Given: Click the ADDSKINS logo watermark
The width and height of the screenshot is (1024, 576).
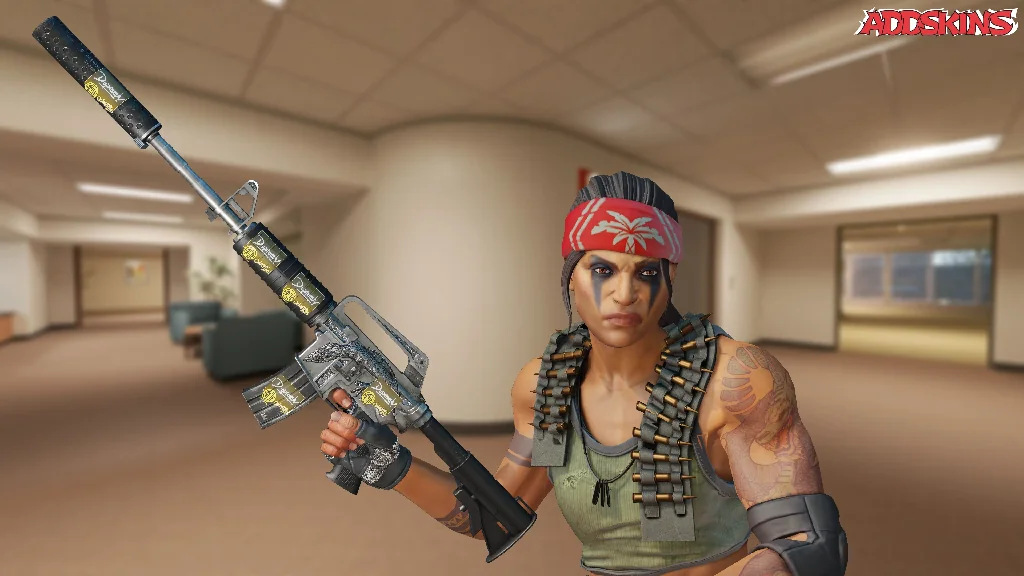Looking at the screenshot, I should click(937, 23).
